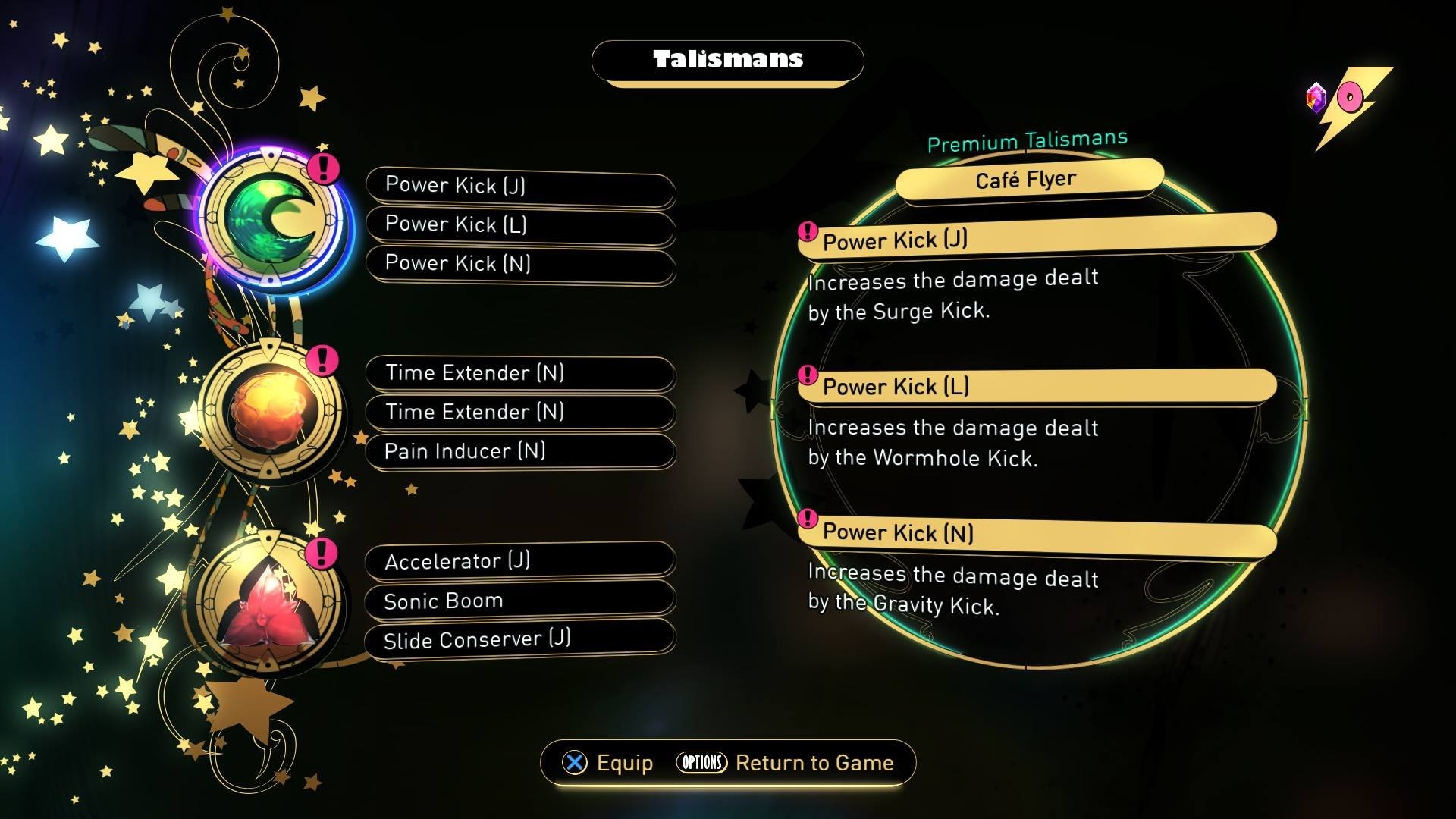
Task: Click the lightning bolt currency icon
Action: tap(1361, 96)
